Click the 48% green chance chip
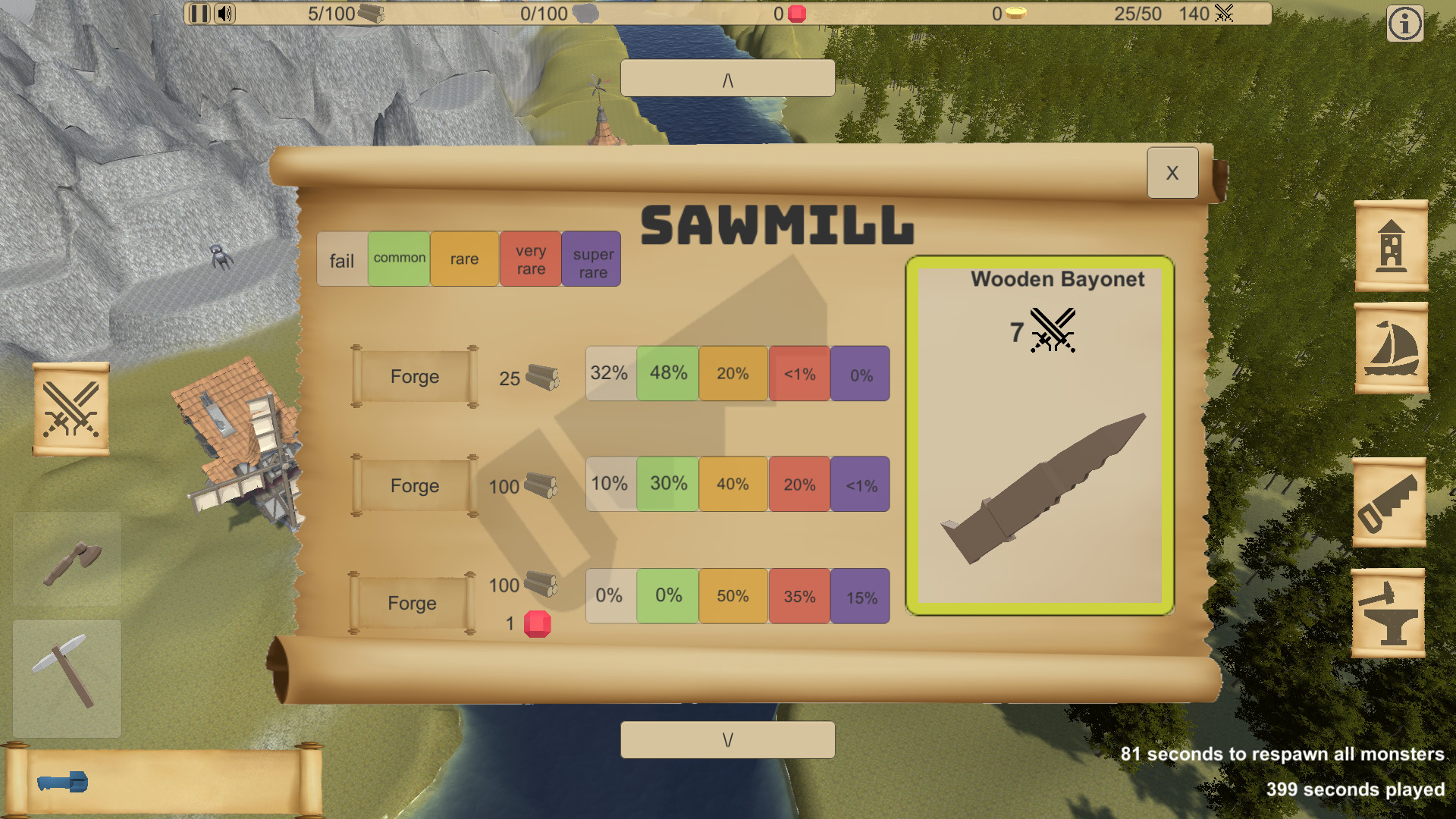This screenshot has width=1456, height=819. (667, 373)
